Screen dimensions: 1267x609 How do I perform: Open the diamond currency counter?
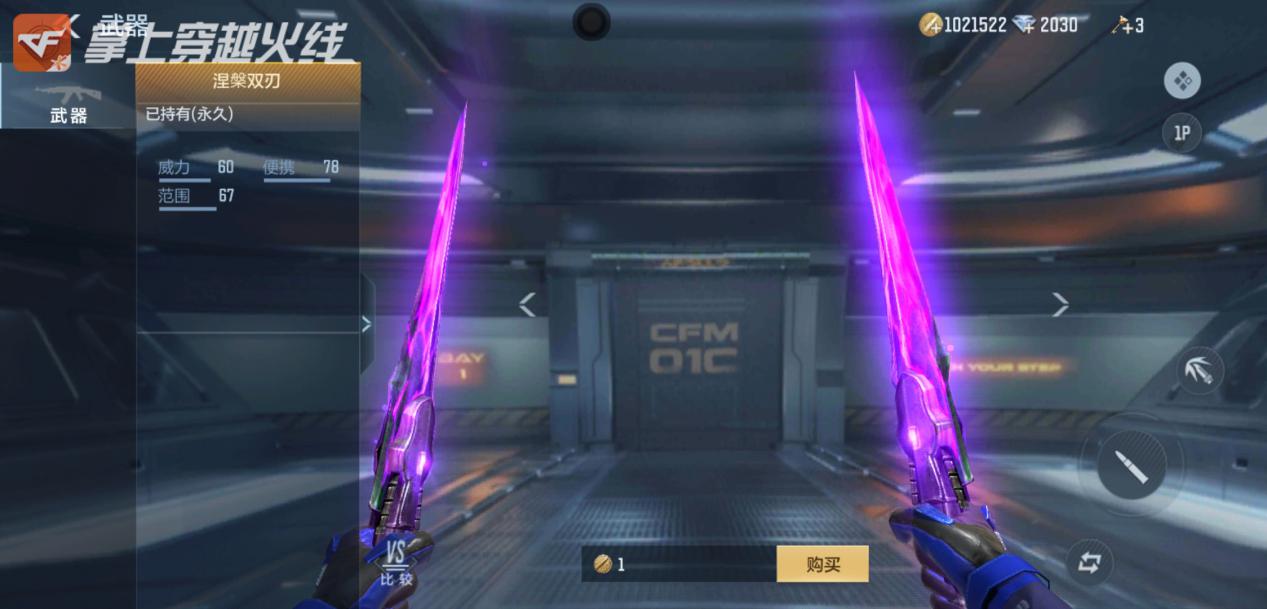(x=1045, y=25)
